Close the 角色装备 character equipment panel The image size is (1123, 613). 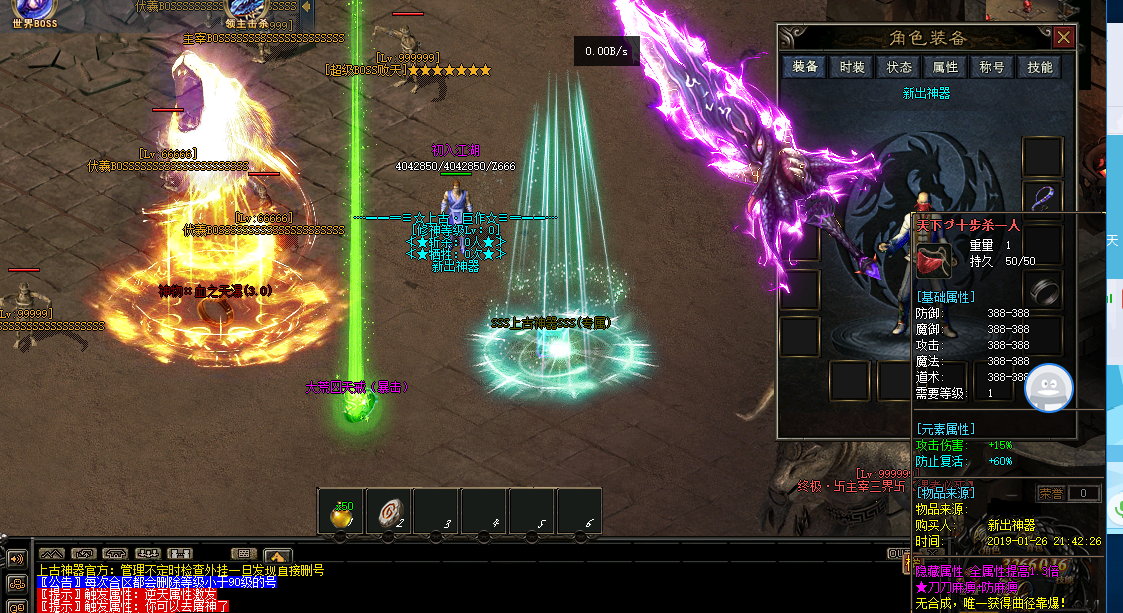click(x=1064, y=38)
